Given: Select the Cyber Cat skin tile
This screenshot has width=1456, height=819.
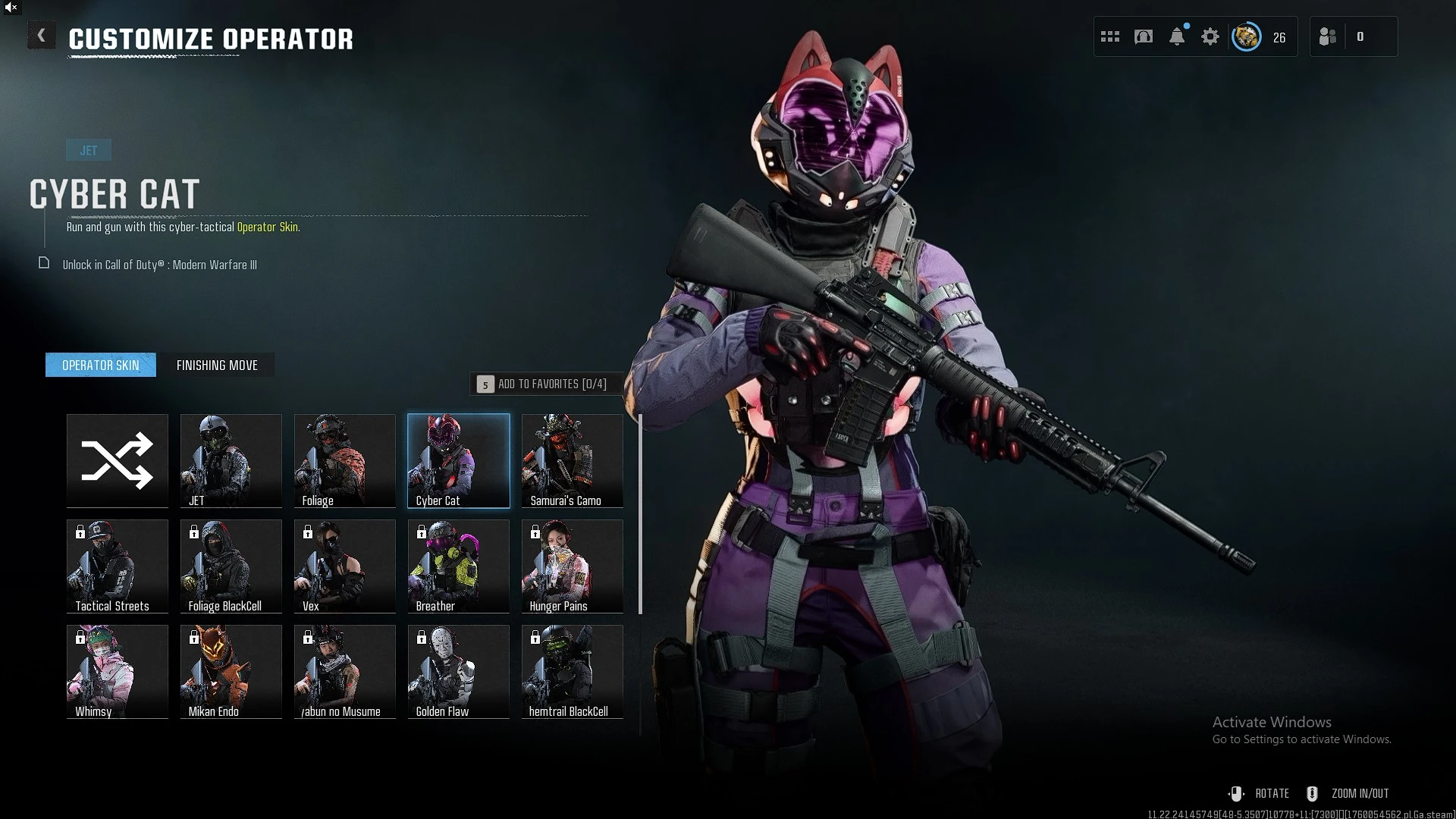Looking at the screenshot, I should tap(459, 460).
